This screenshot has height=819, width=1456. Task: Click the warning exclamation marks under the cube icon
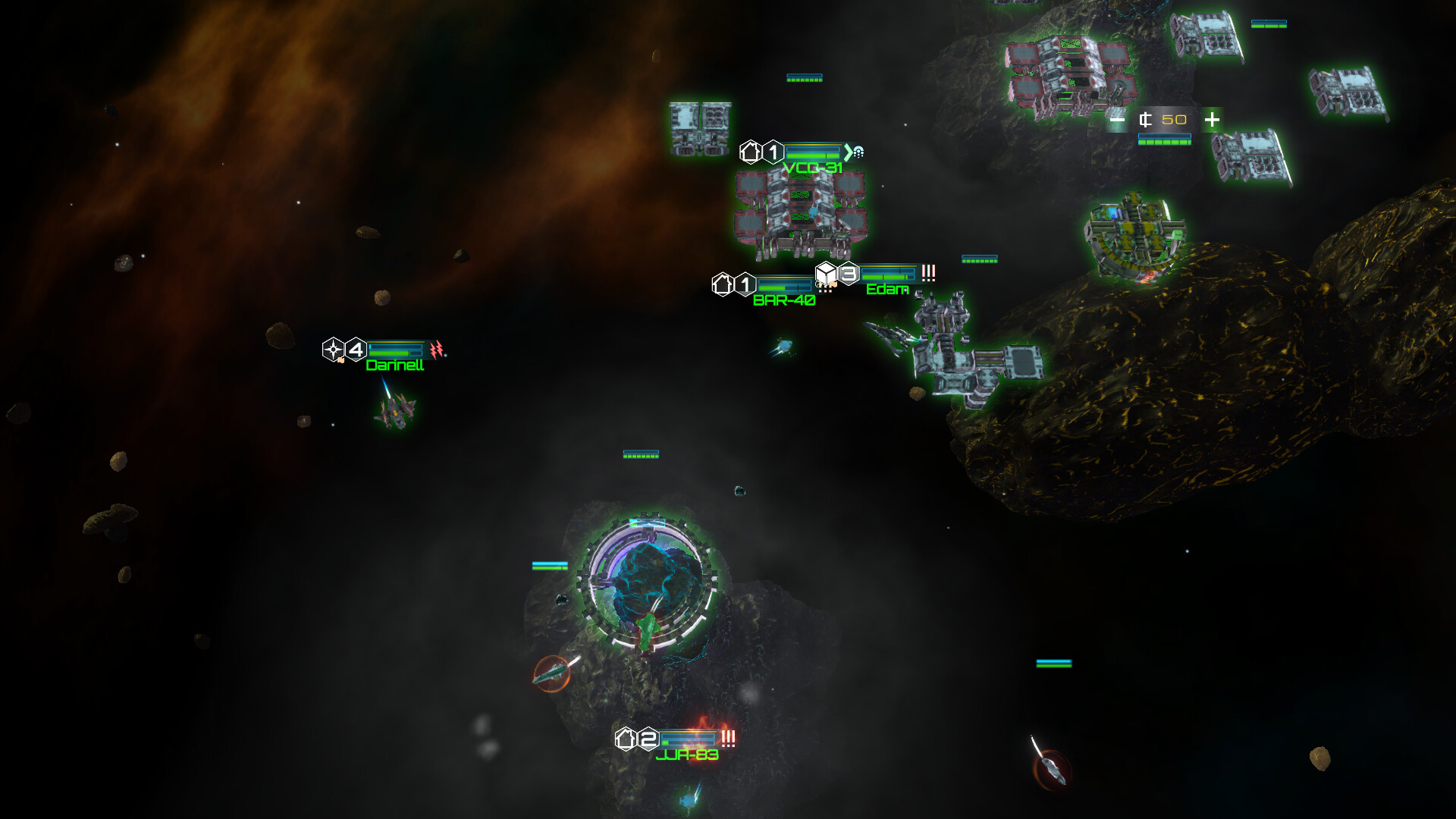(x=826, y=291)
